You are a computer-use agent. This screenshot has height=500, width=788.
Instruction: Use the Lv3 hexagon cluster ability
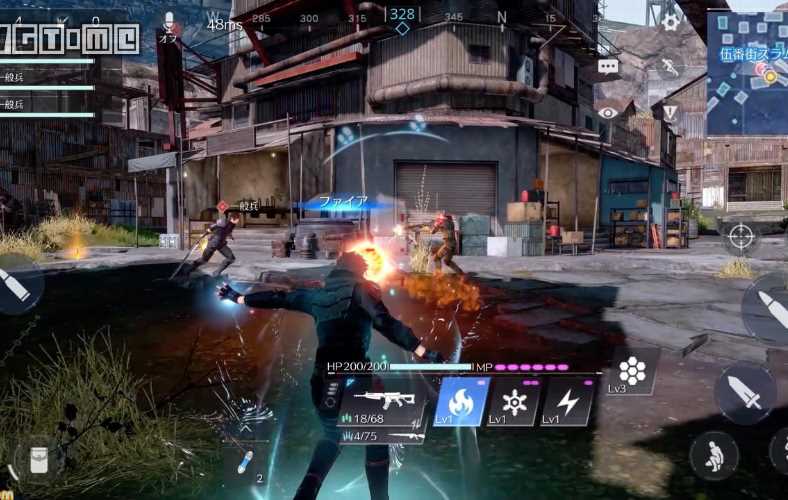631,372
